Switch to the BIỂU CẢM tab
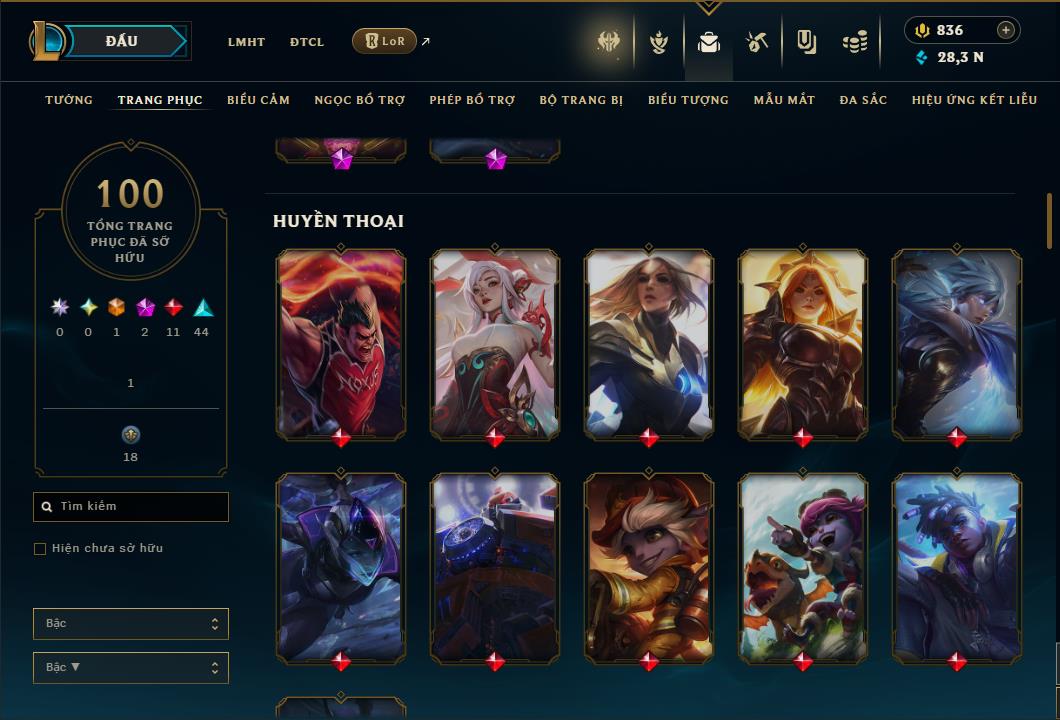The width and height of the screenshot is (1060, 720). tap(258, 100)
